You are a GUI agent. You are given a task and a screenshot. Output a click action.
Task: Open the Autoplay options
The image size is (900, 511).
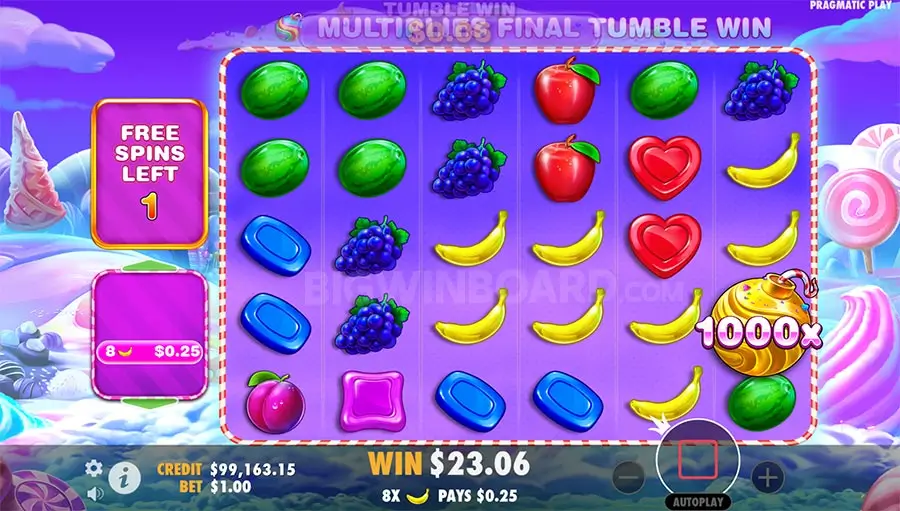pos(697,501)
